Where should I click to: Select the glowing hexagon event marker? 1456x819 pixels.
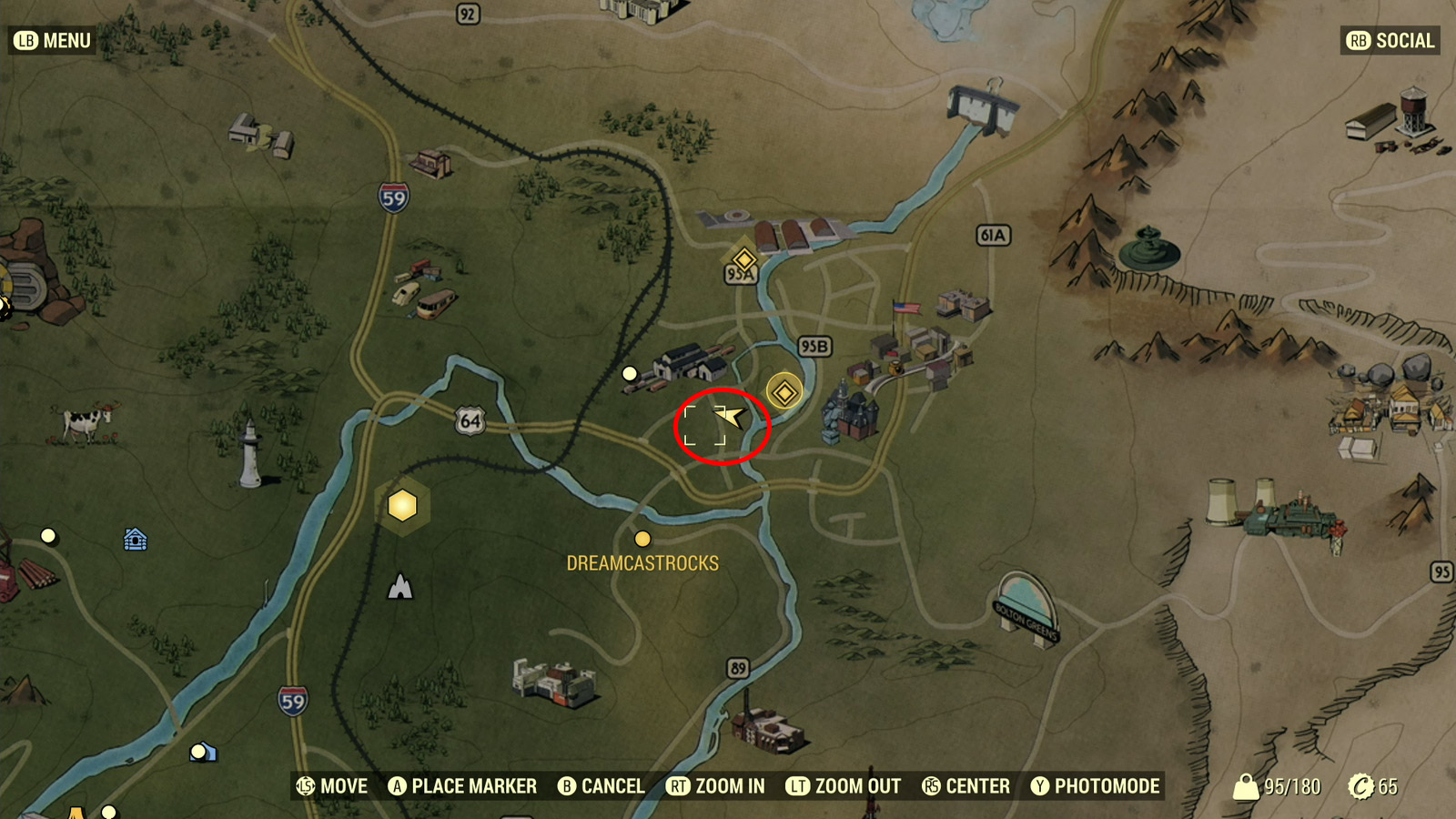400,506
